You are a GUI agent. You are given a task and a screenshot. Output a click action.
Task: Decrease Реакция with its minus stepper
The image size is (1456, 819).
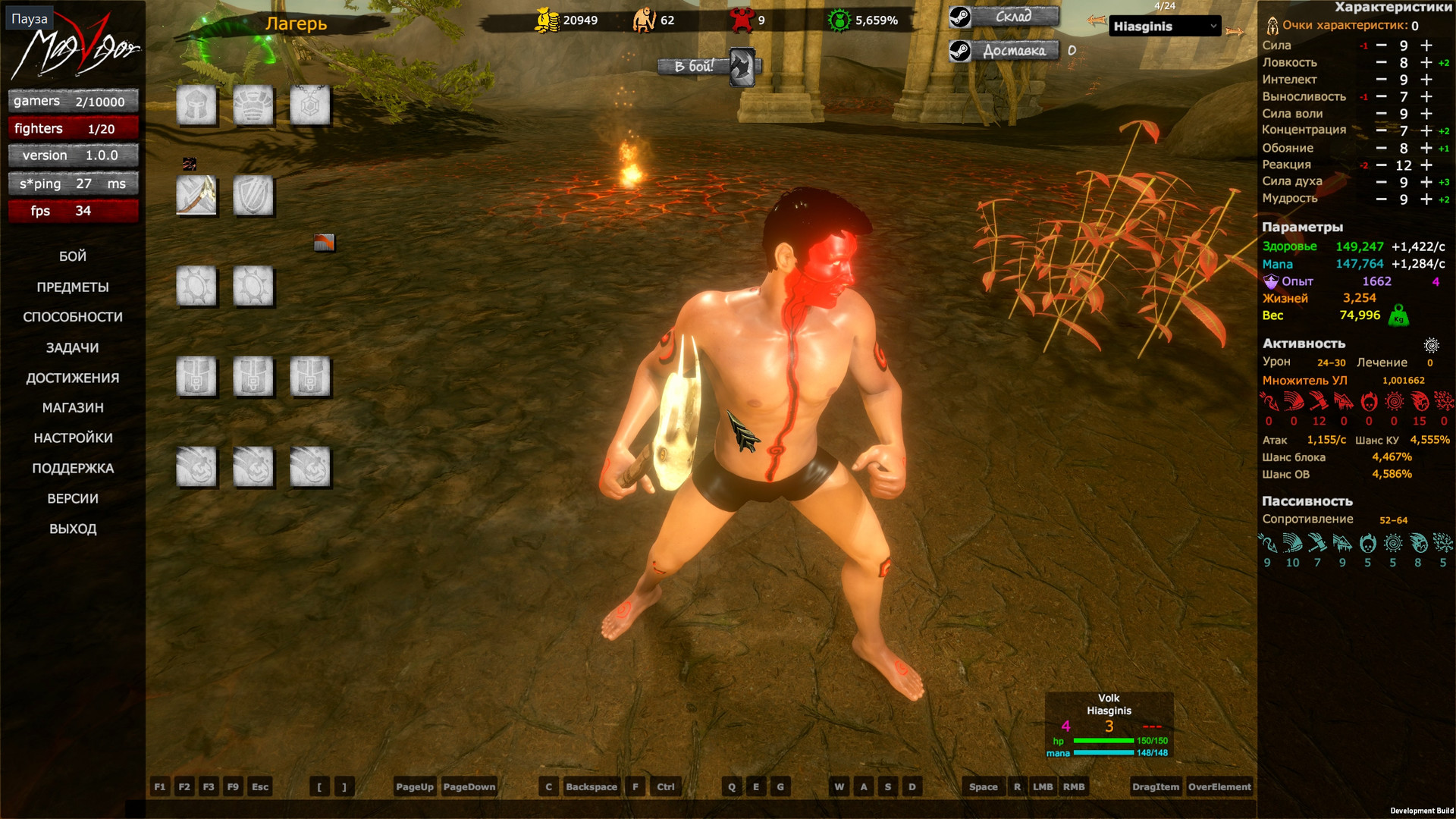pyautogui.click(x=1382, y=165)
